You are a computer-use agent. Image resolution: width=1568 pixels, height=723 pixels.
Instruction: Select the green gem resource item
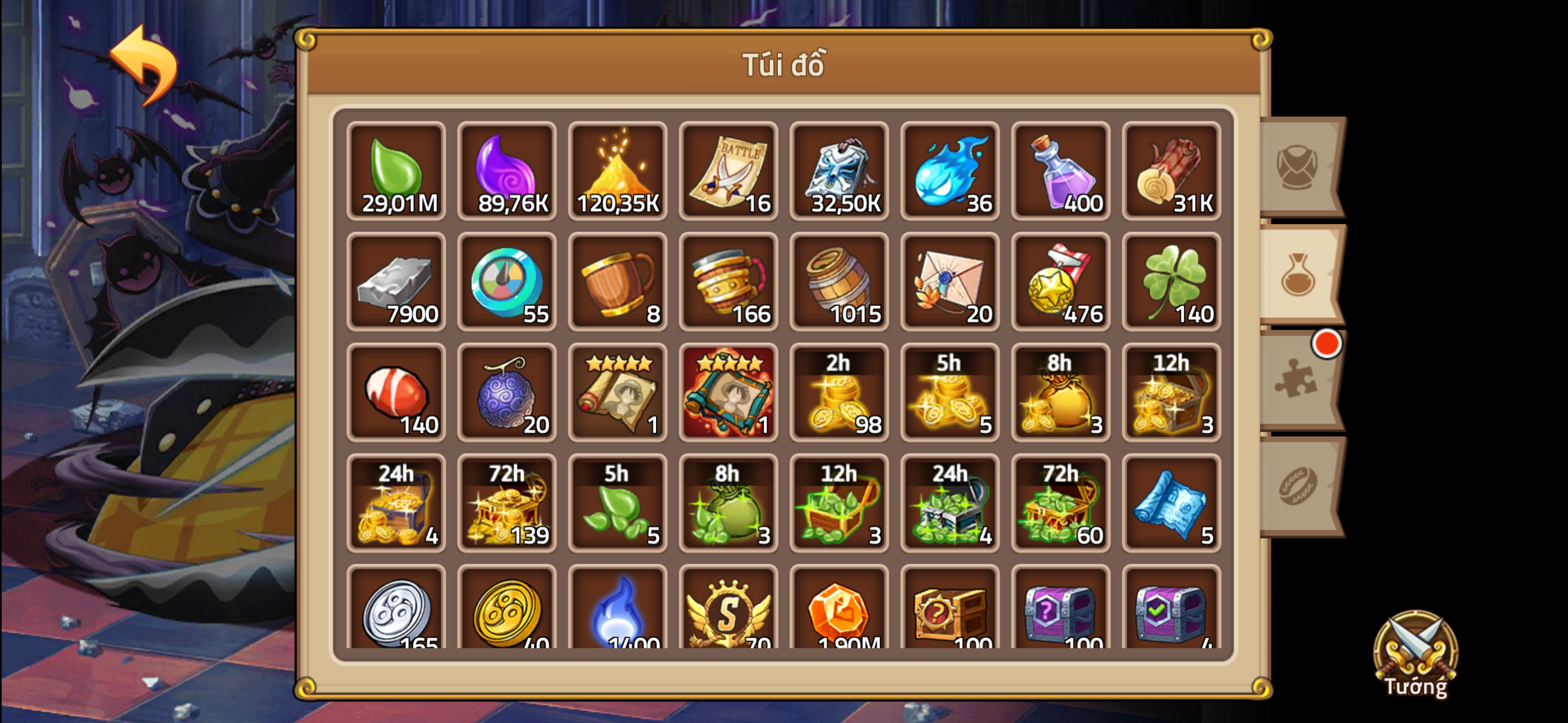[396, 171]
